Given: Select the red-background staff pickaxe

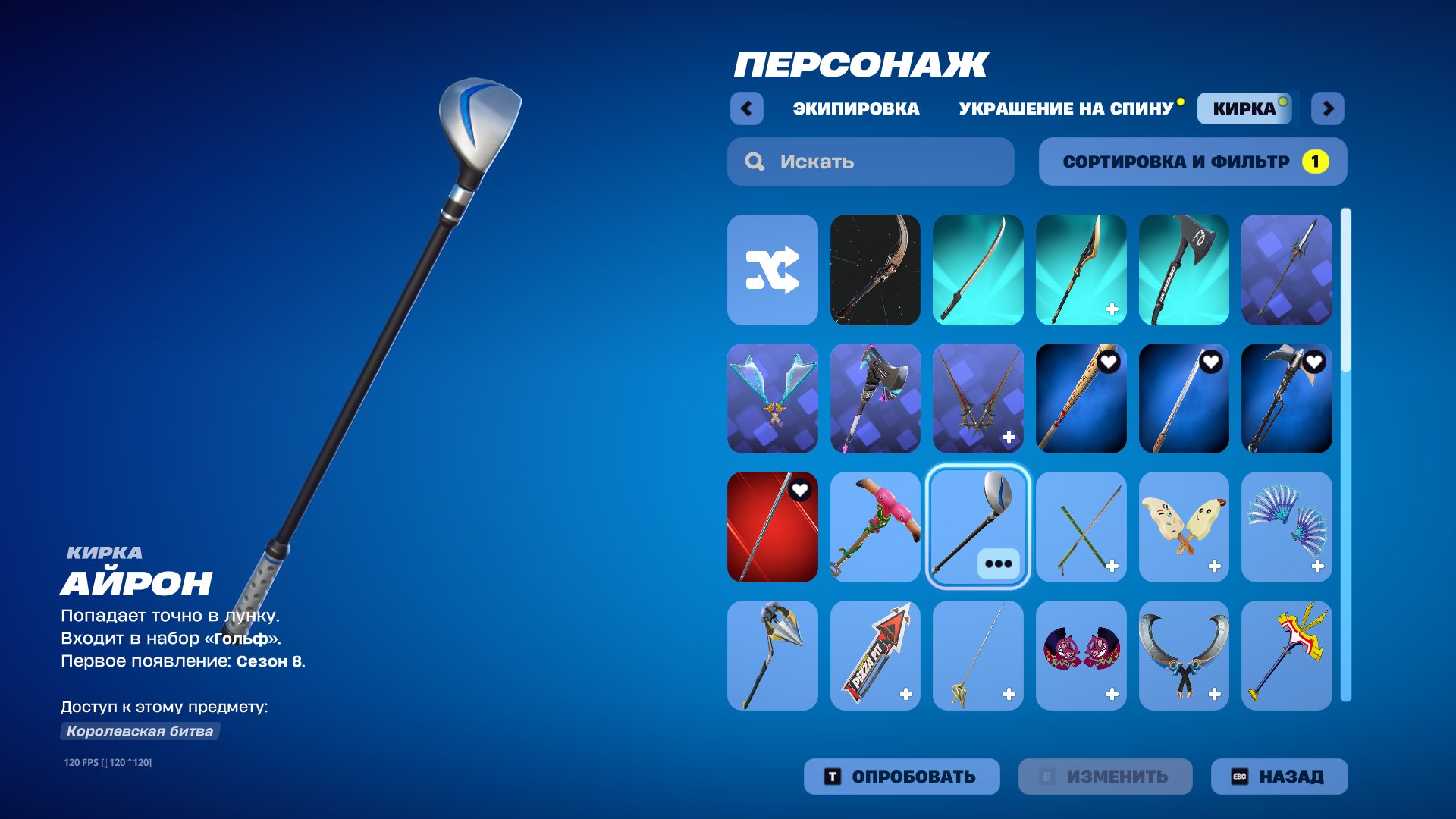Looking at the screenshot, I should click(x=772, y=527).
